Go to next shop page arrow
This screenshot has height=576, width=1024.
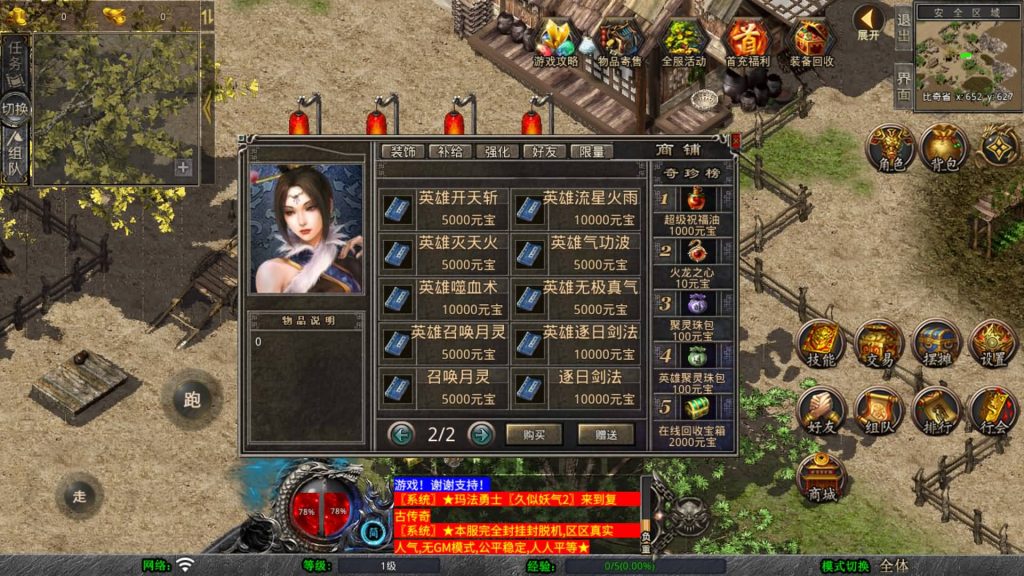tap(481, 434)
